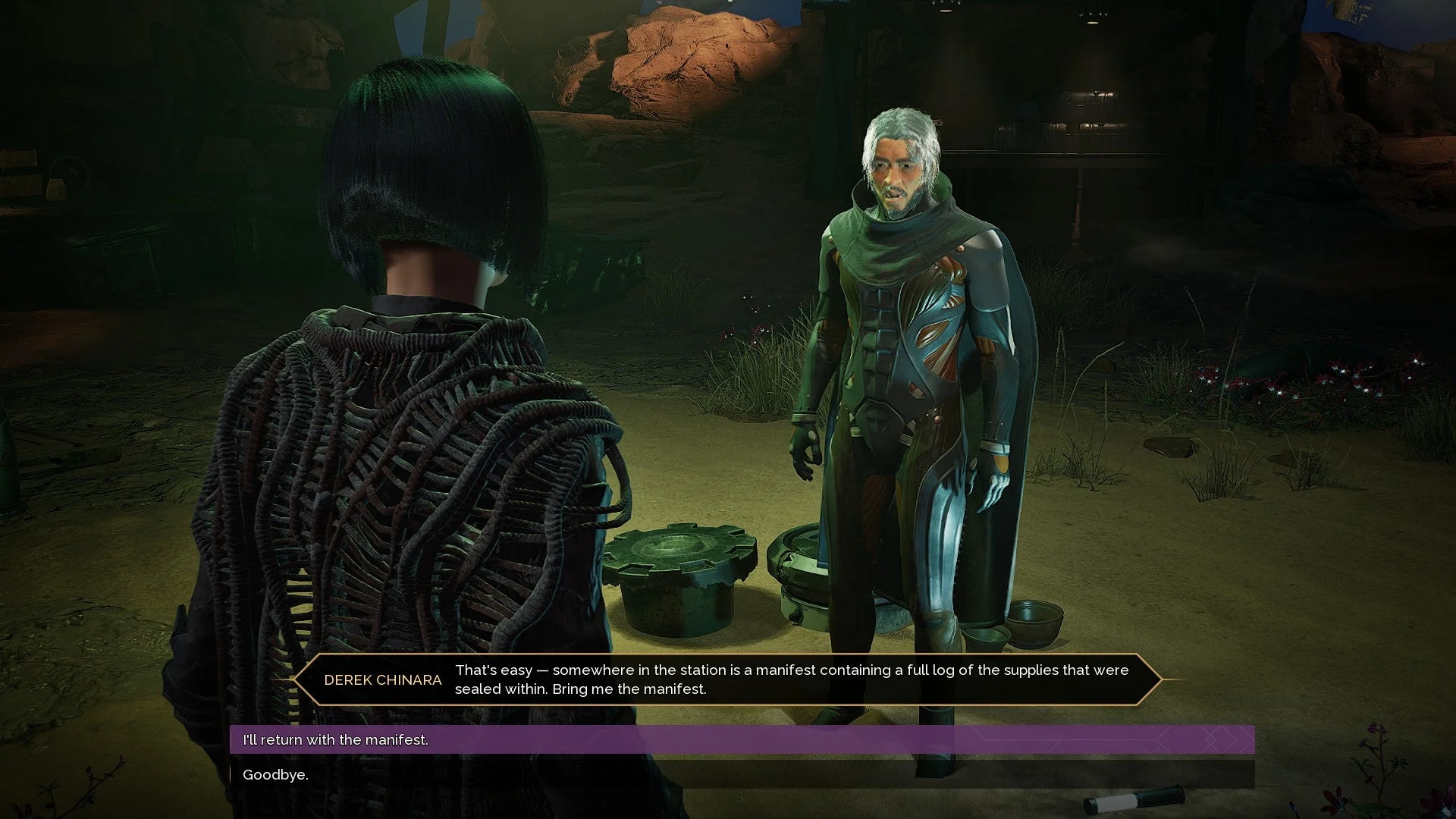1456x819 pixels.
Task: Choose "I'll return with the manifest." reply
Action: [x=335, y=739]
